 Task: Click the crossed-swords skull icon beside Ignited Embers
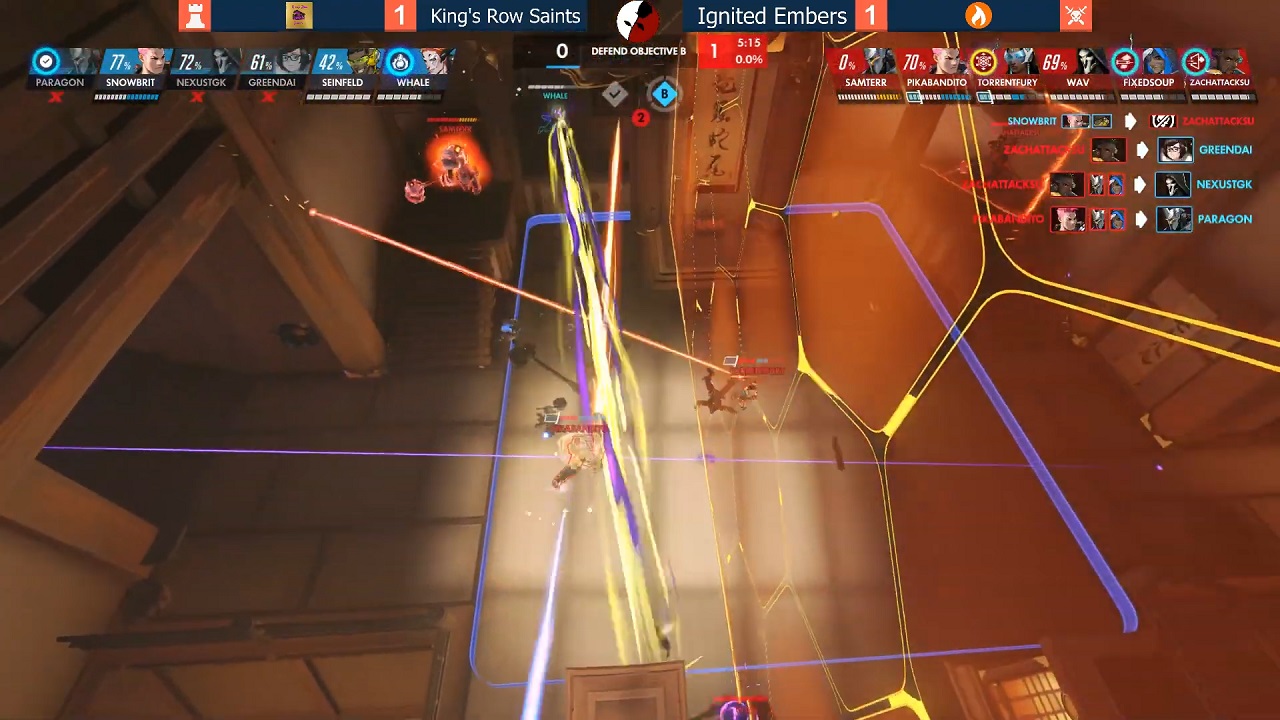(1076, 16)
